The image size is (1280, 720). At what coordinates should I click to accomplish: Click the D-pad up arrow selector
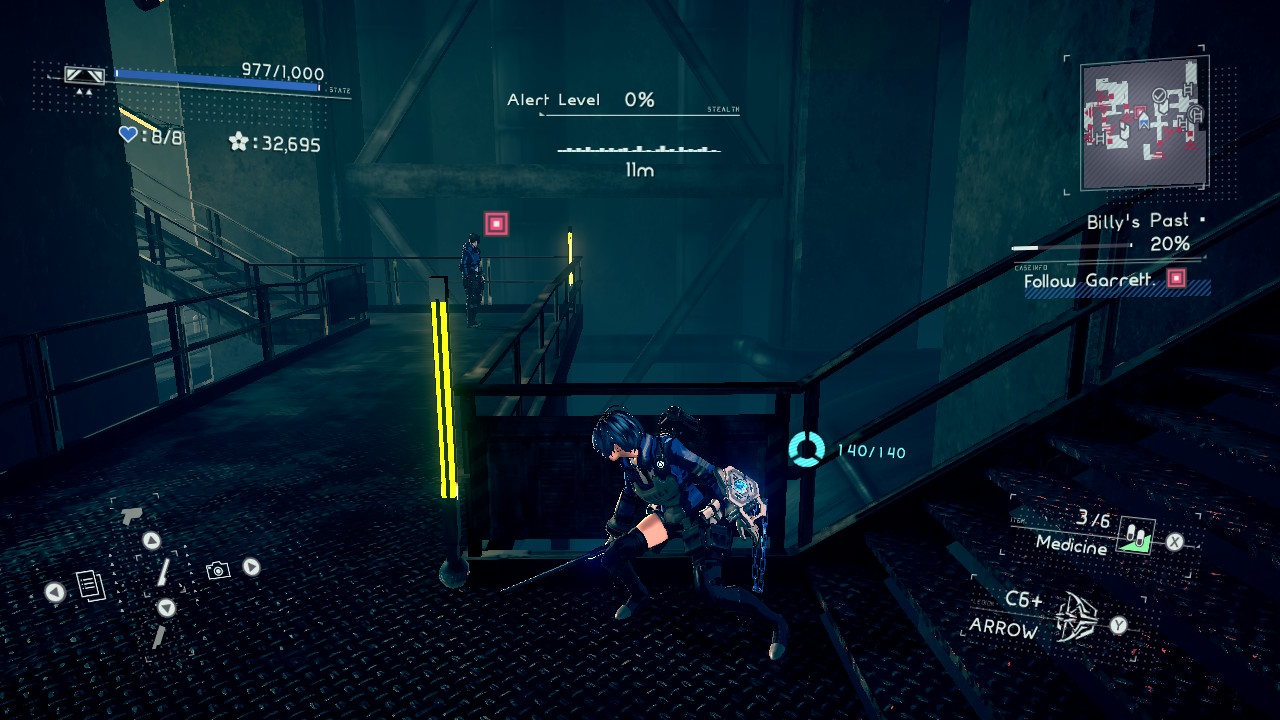click(152, 541)
